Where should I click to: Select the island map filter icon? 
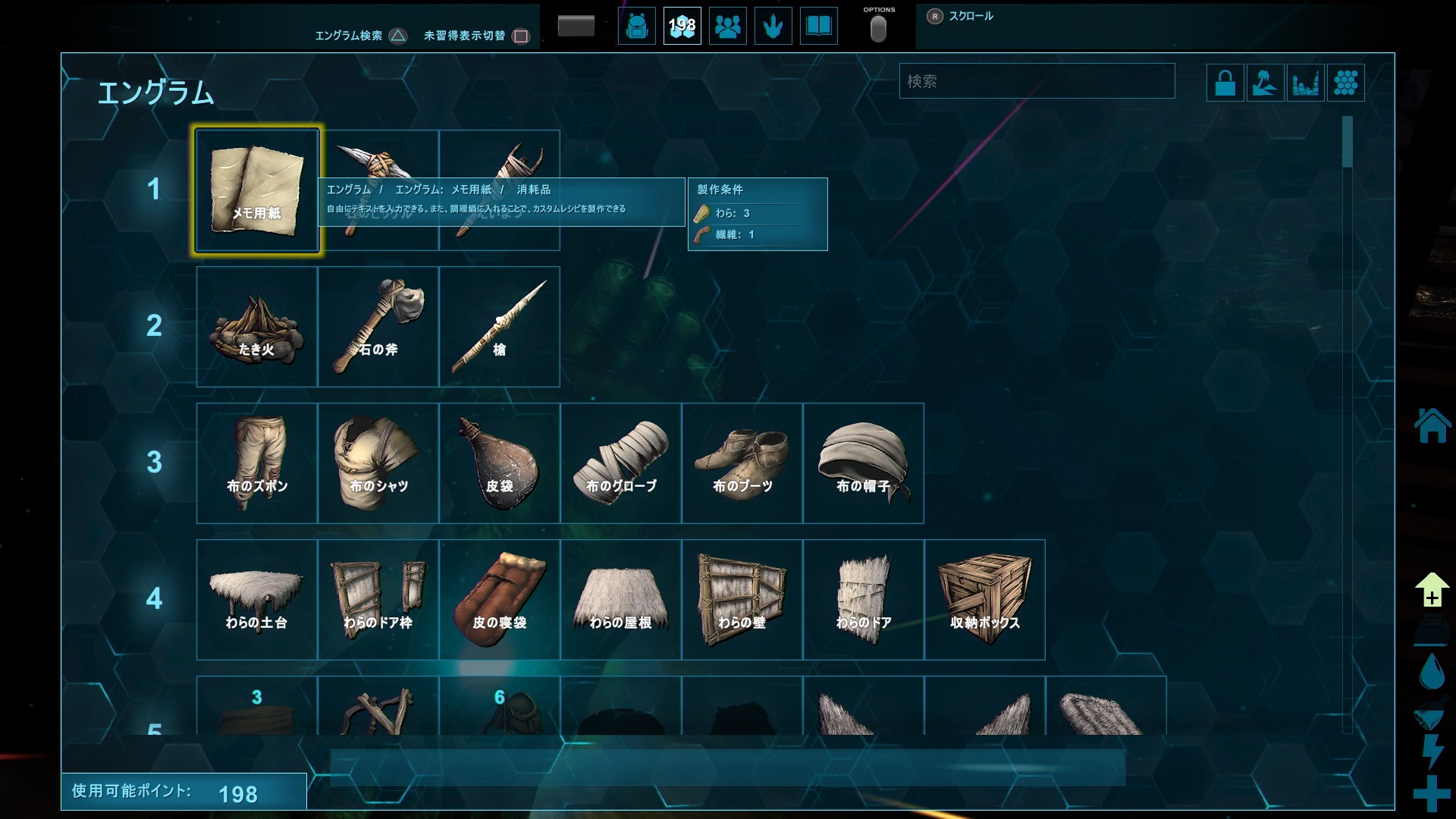[x=1266, y=82]
